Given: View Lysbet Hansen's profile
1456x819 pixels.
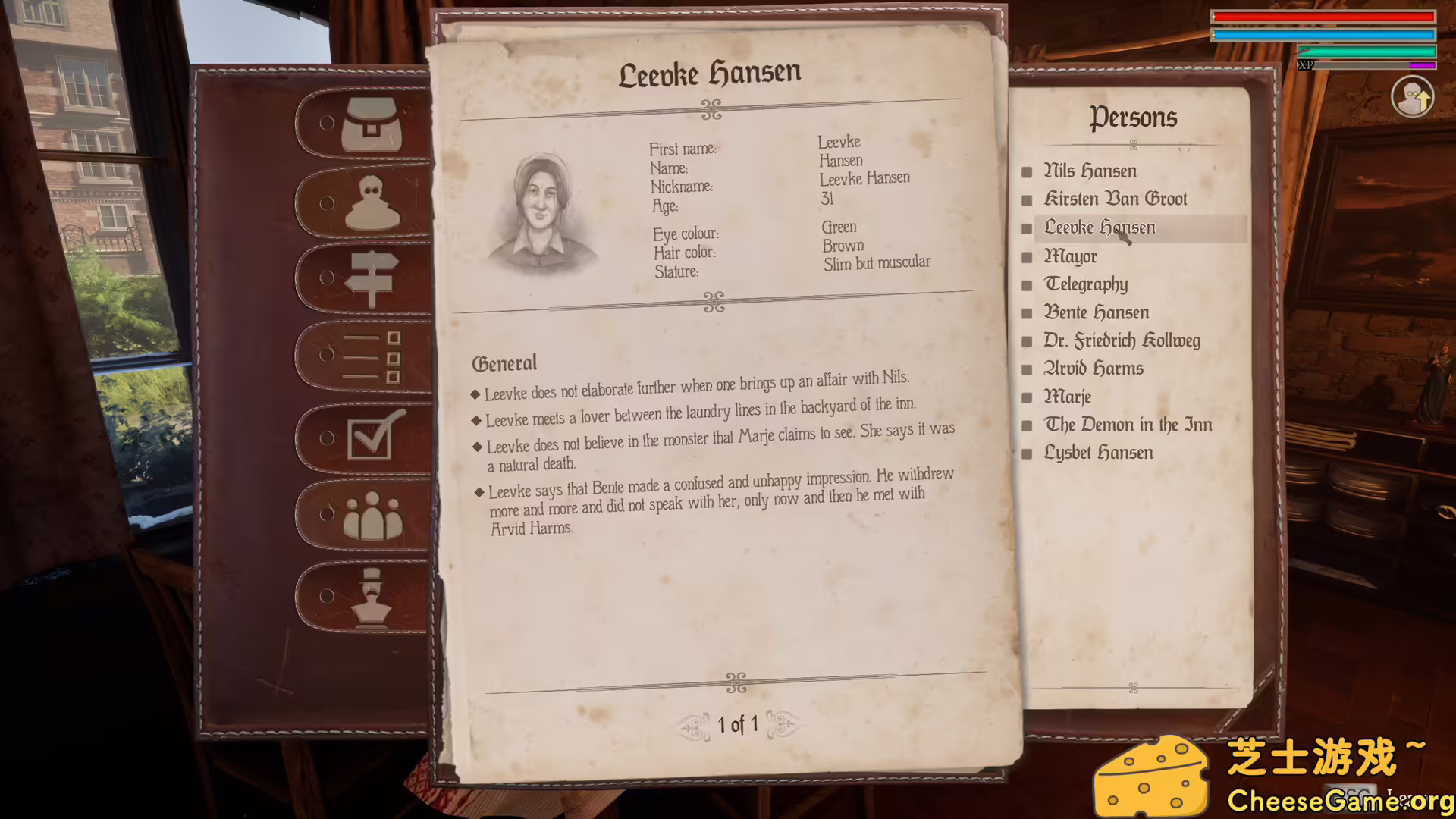Looking at the screenshot, I should pyautogui.click(x=1098, y=453).
